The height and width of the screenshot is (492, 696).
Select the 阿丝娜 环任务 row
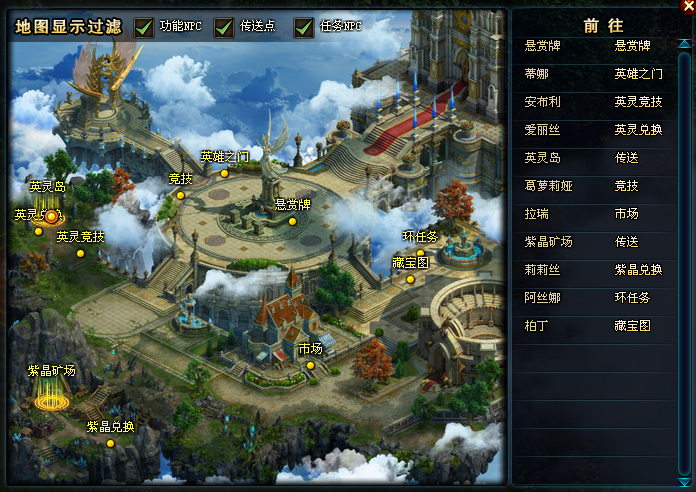(600, 298)
